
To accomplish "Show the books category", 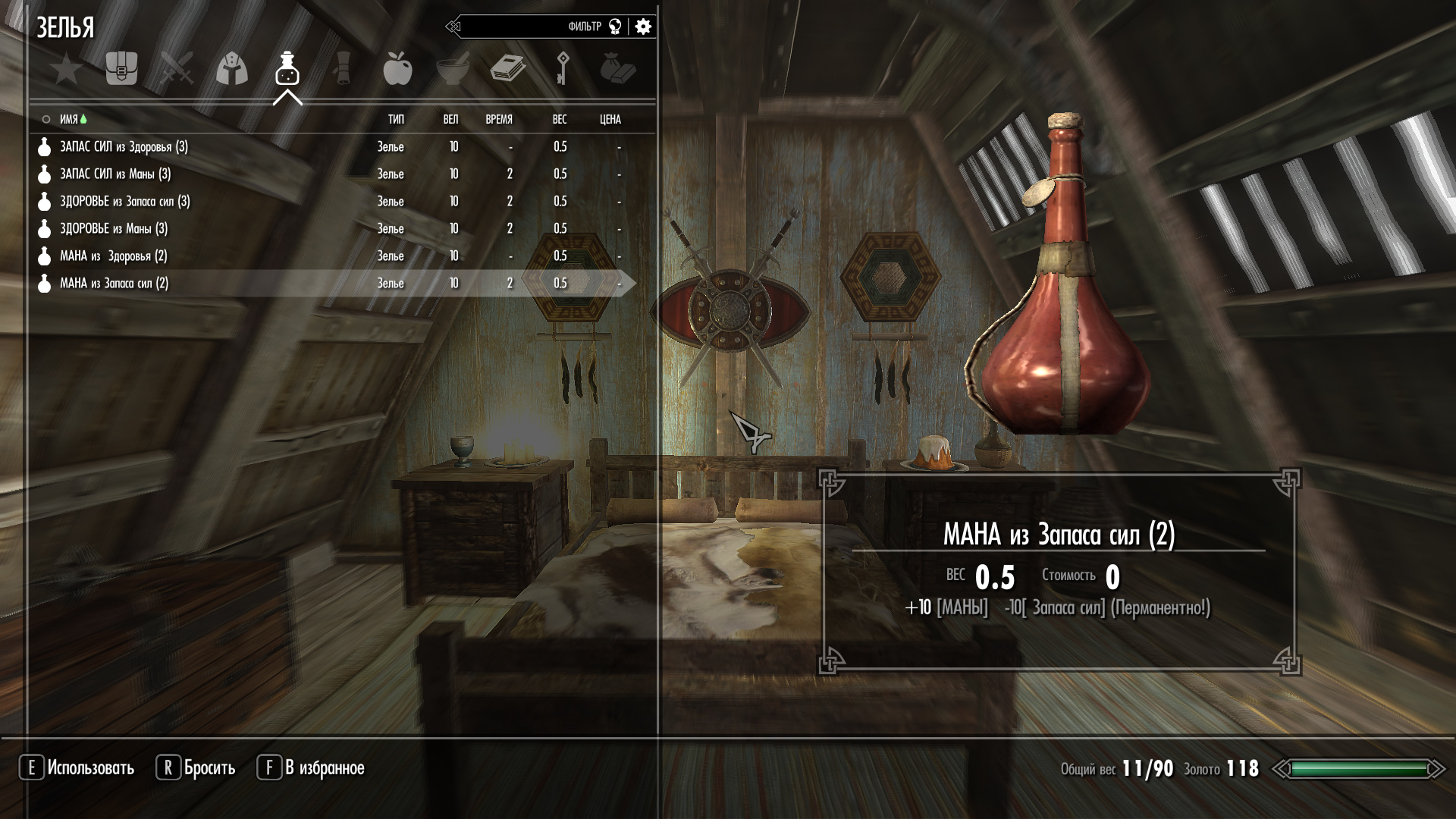I will coord(507,69).
